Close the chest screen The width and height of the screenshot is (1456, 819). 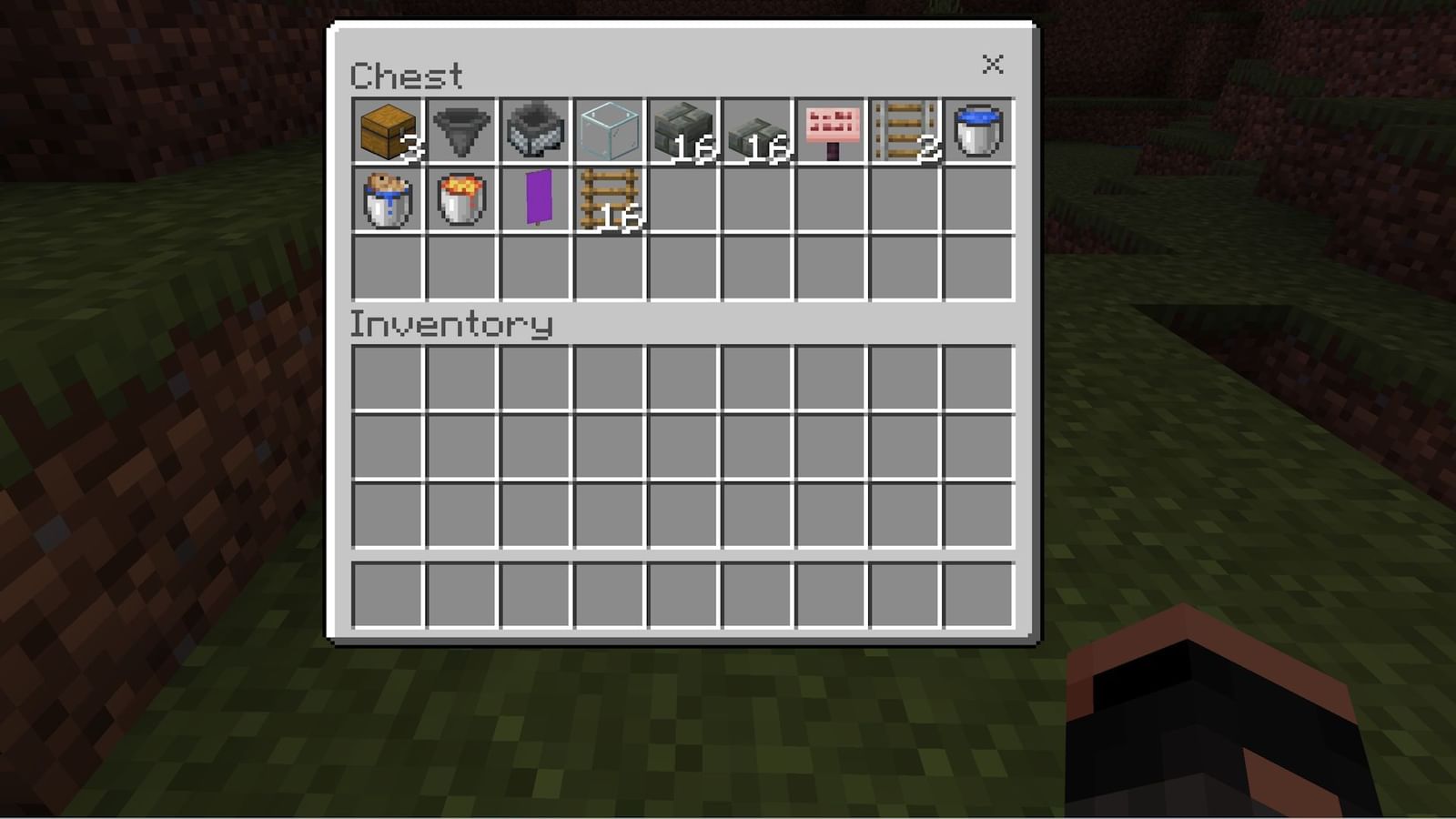coord(993,65)
